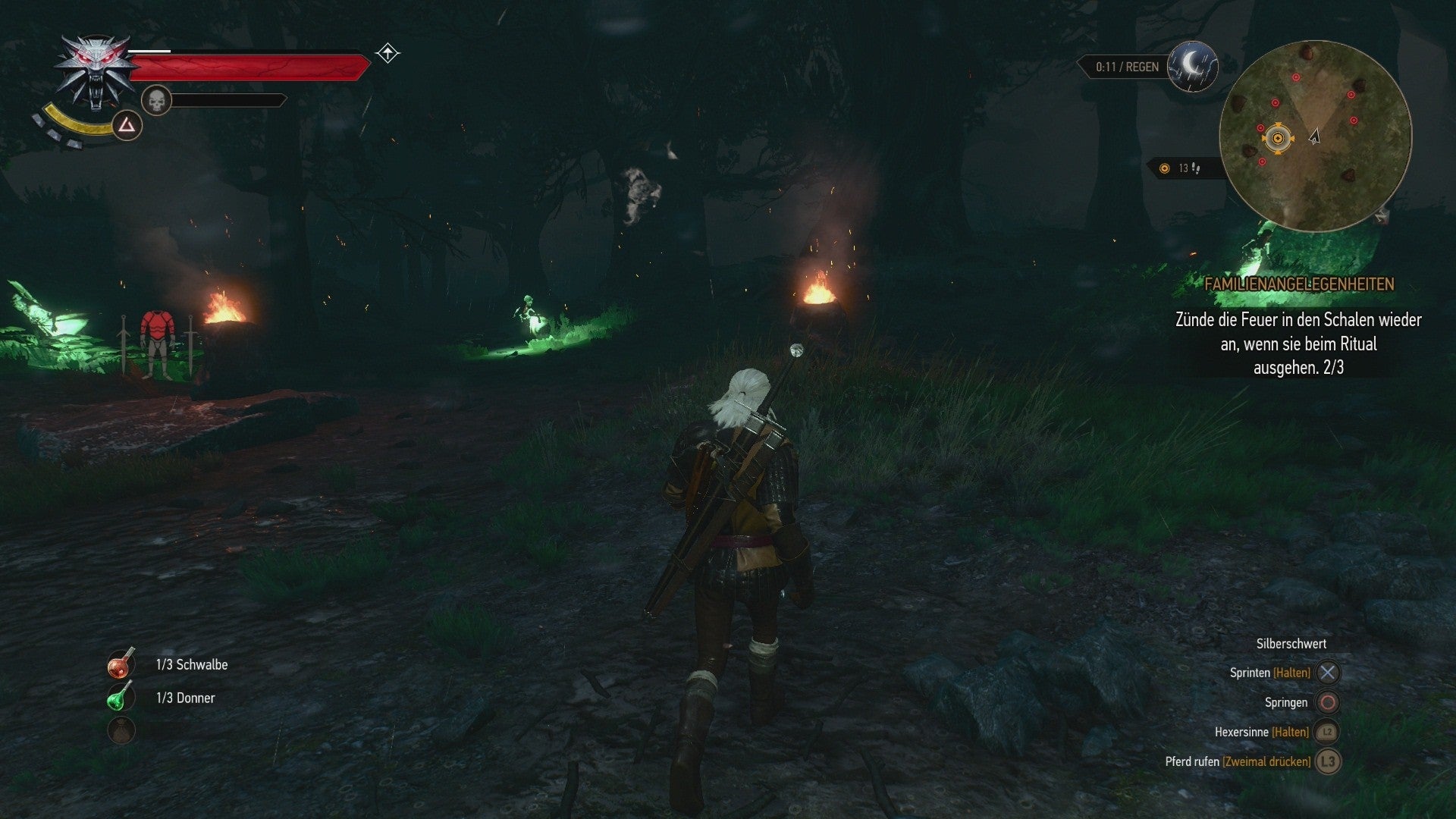Click the moon weather icon
The width and height of the screenshot is (1456, 819).
click(x=1192, y=66)
